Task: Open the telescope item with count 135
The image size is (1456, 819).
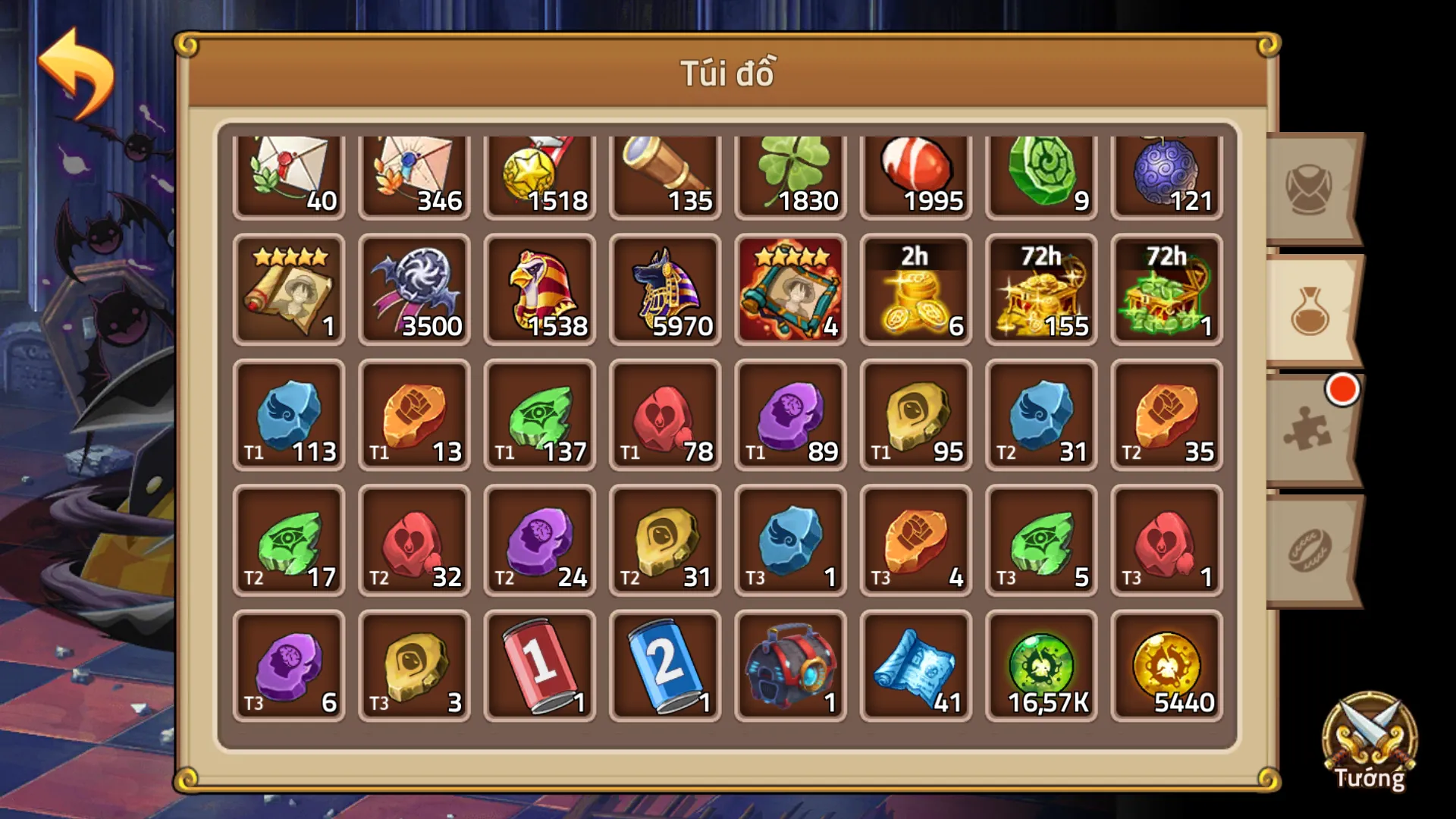Action: pyautogui.click(x=664, y=171)
